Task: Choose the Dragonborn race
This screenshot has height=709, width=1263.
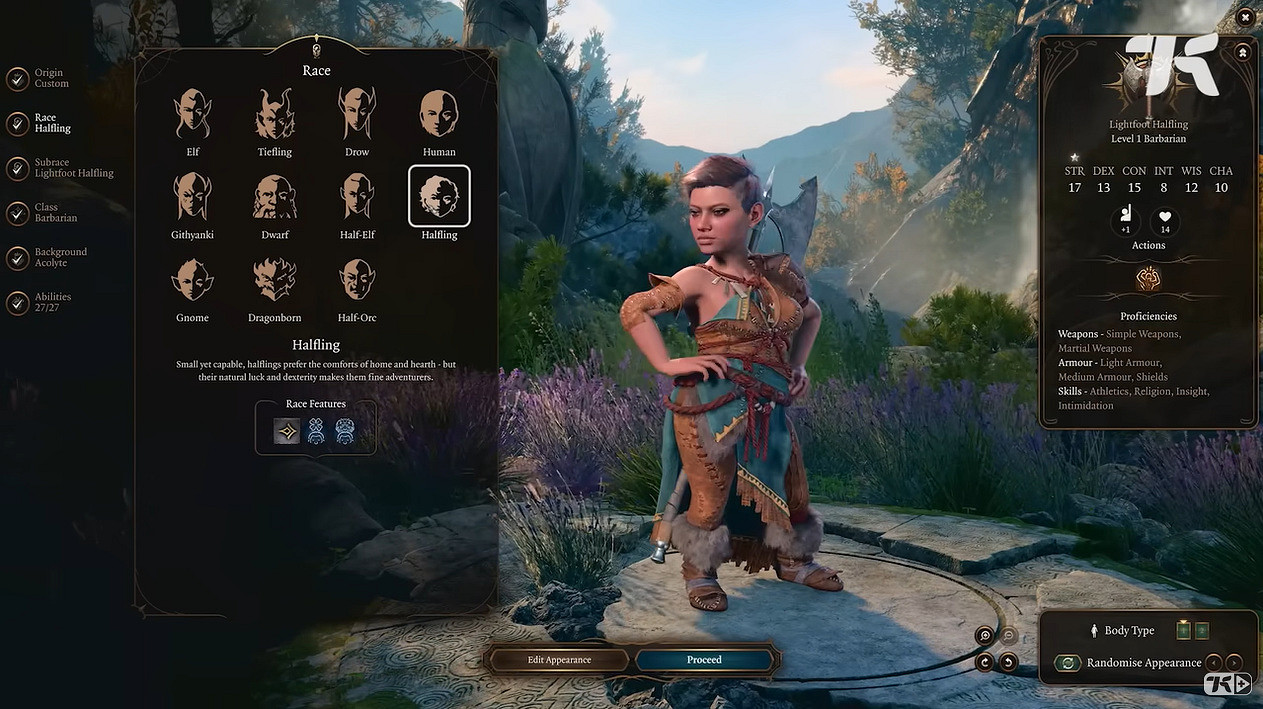Action: pos(274,280)
